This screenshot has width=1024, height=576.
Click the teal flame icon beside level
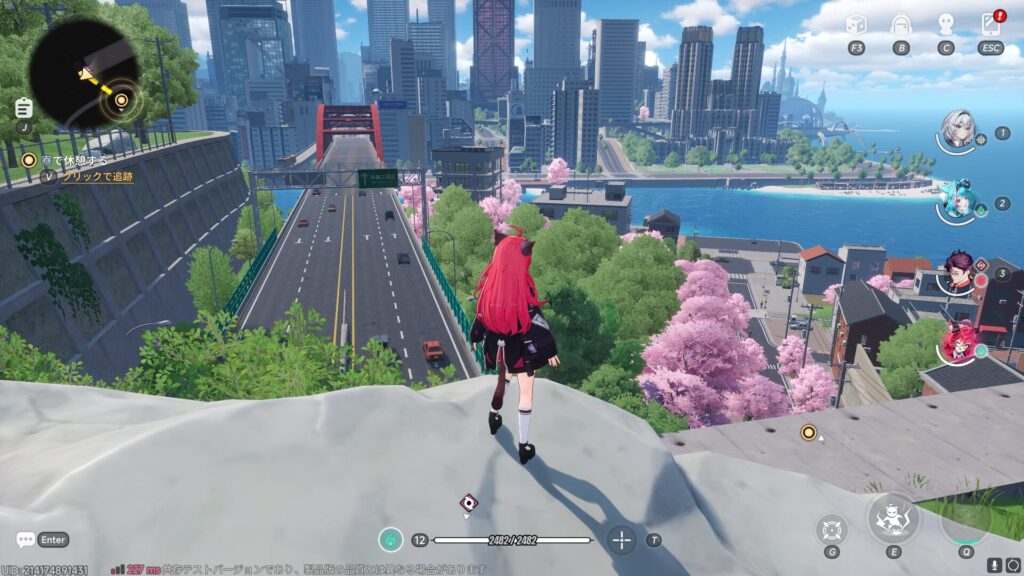(x=390, y=540)
